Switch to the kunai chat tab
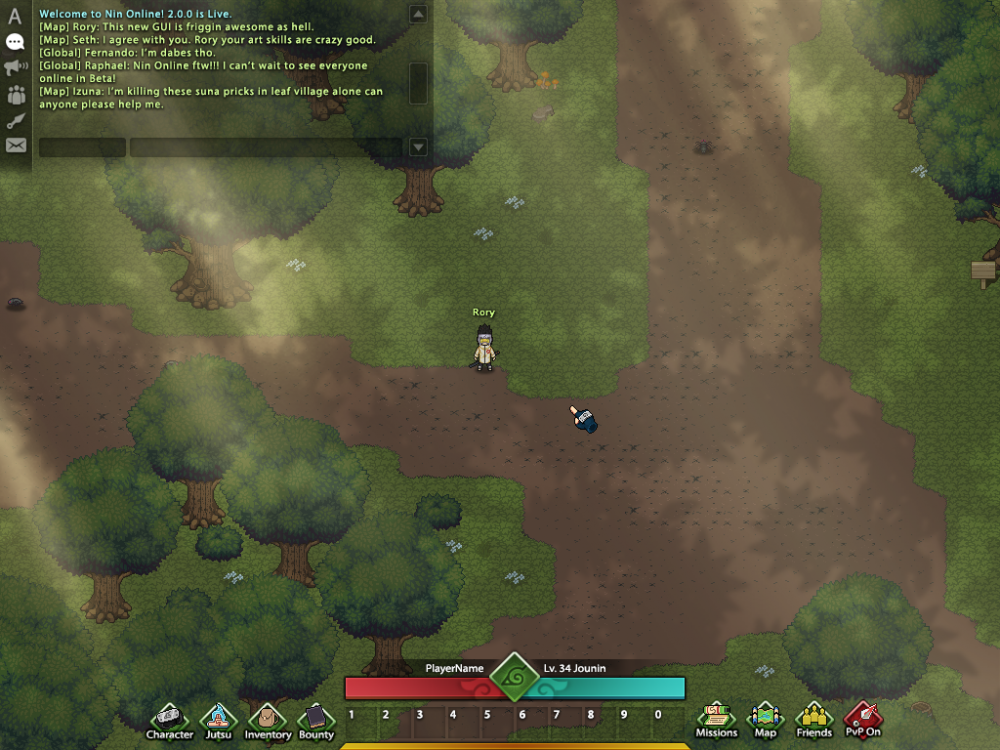The width and height of the screenshot is (1000, 750). [15, 120]
